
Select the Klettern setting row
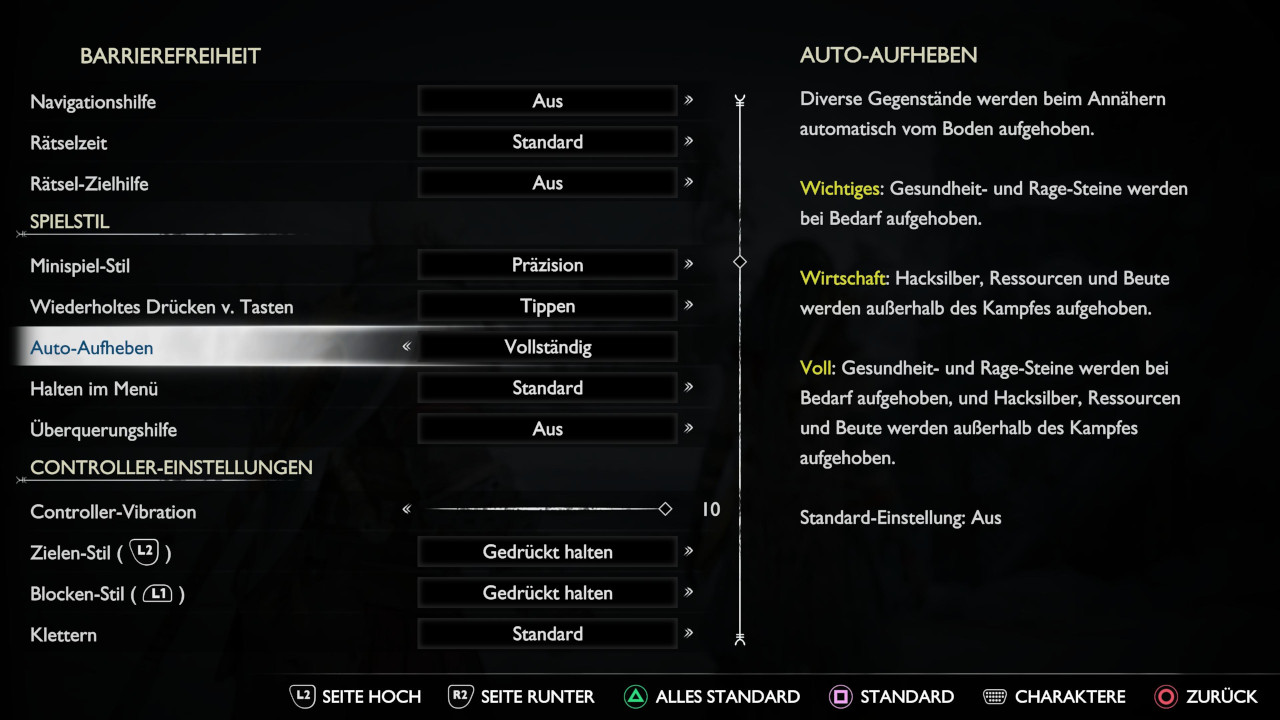[x=63, y=635]
